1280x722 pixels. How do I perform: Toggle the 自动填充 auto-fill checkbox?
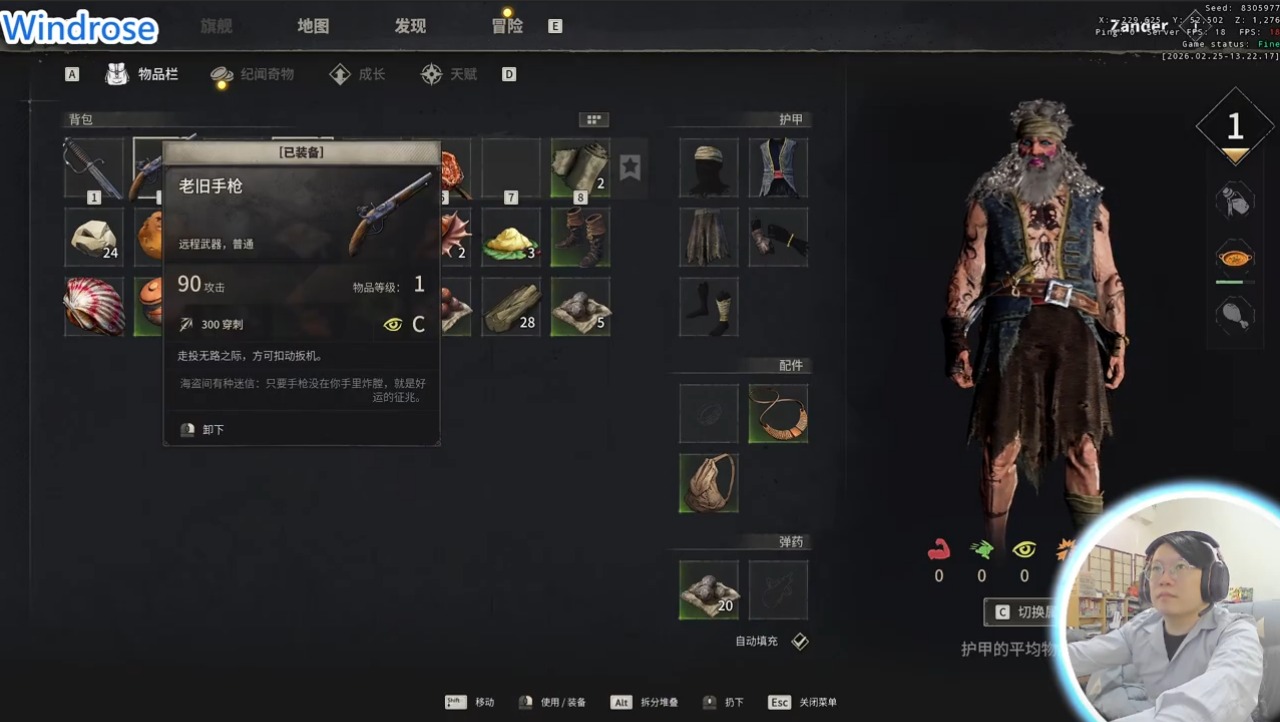pos(800,641)
